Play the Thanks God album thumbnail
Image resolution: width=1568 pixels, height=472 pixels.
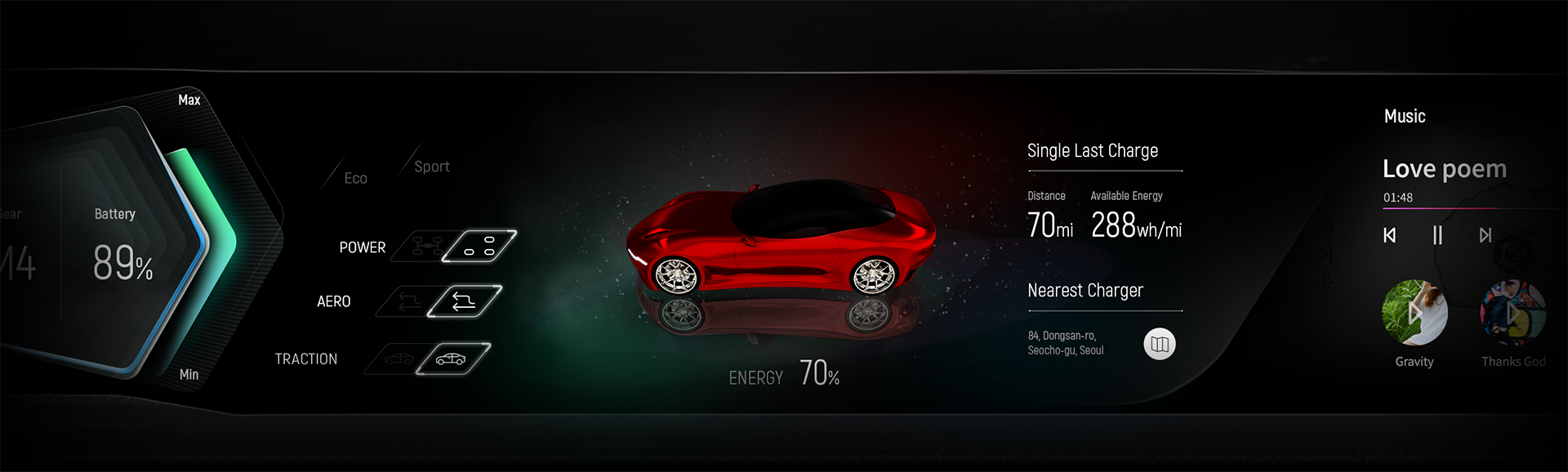point(1512,313)
